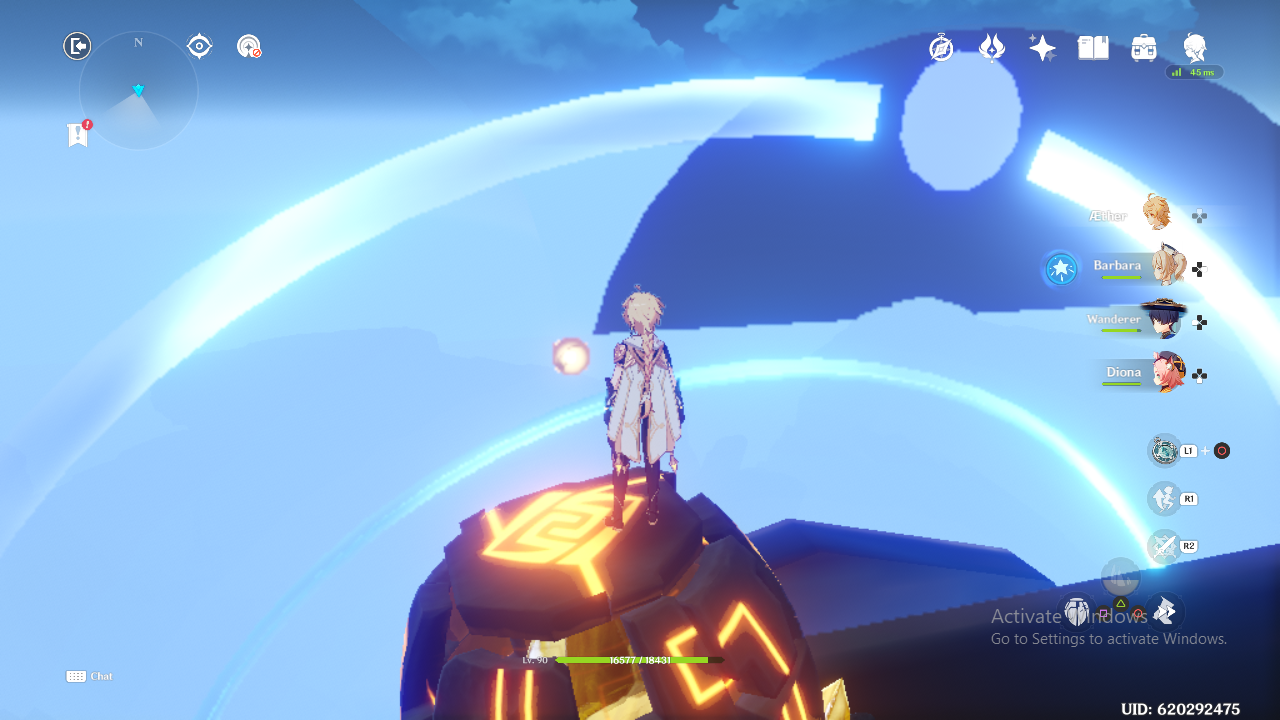Open the Wish menu star icon
The height and width of the screenshot is (720, 1280).
(x=1042, y=46)
